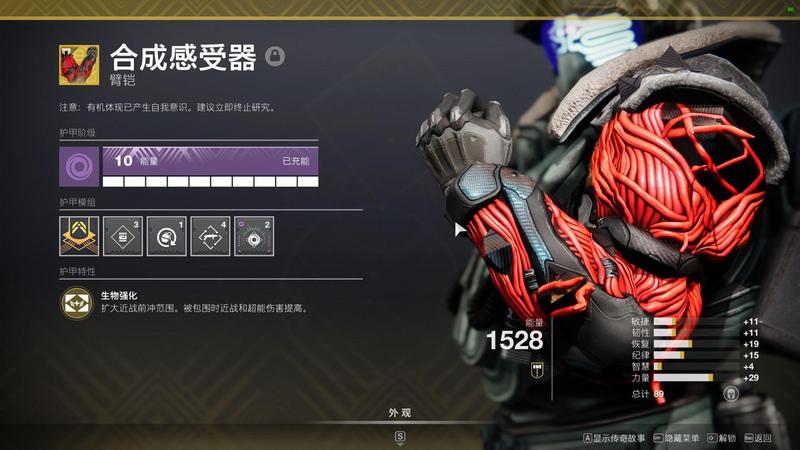Select the gold chevron armor mod slot
The width and height of the screenshot is (800, 450).
tap(78, 236)
